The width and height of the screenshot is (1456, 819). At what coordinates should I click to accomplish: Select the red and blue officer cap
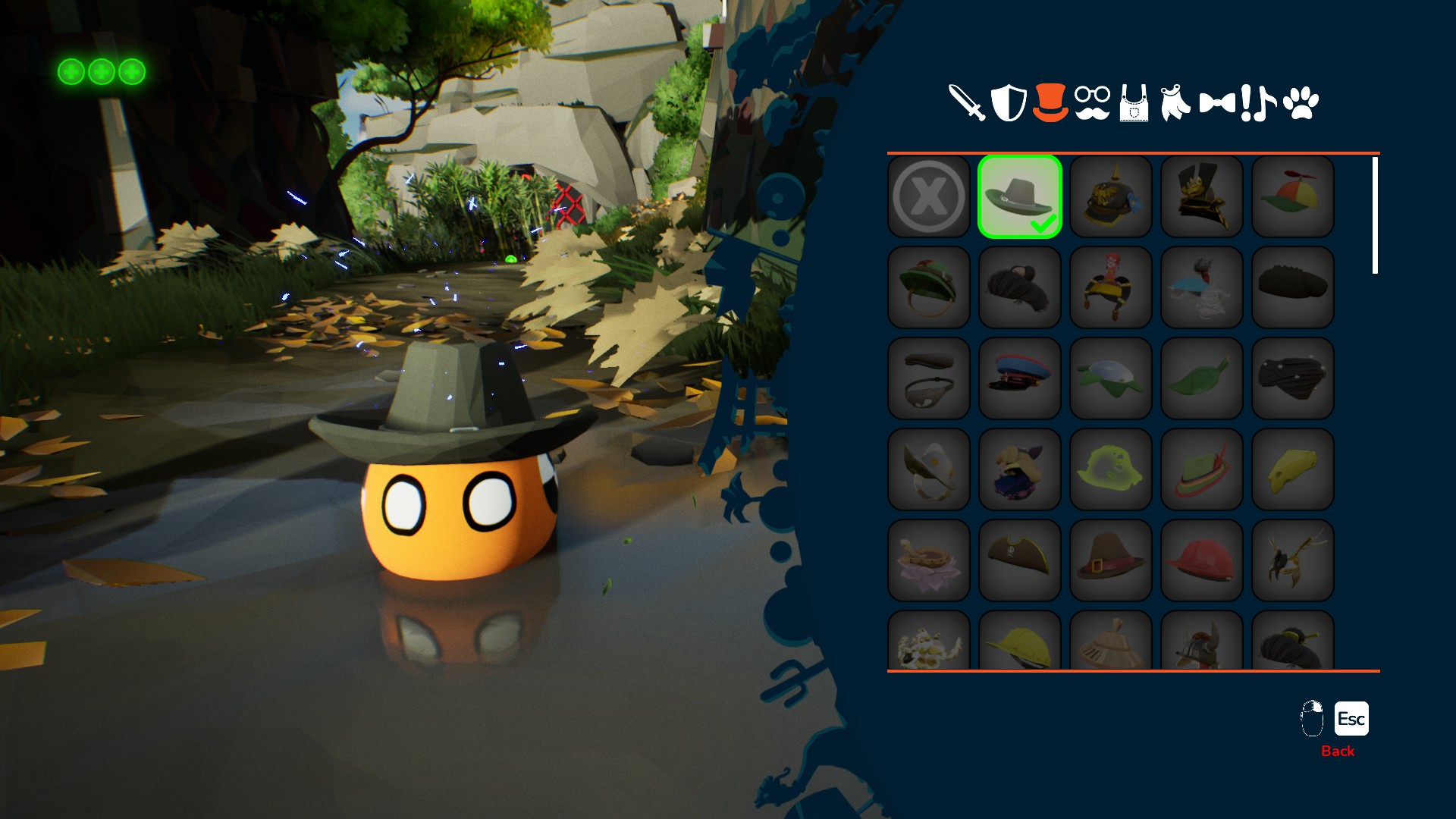point(1020,379)
